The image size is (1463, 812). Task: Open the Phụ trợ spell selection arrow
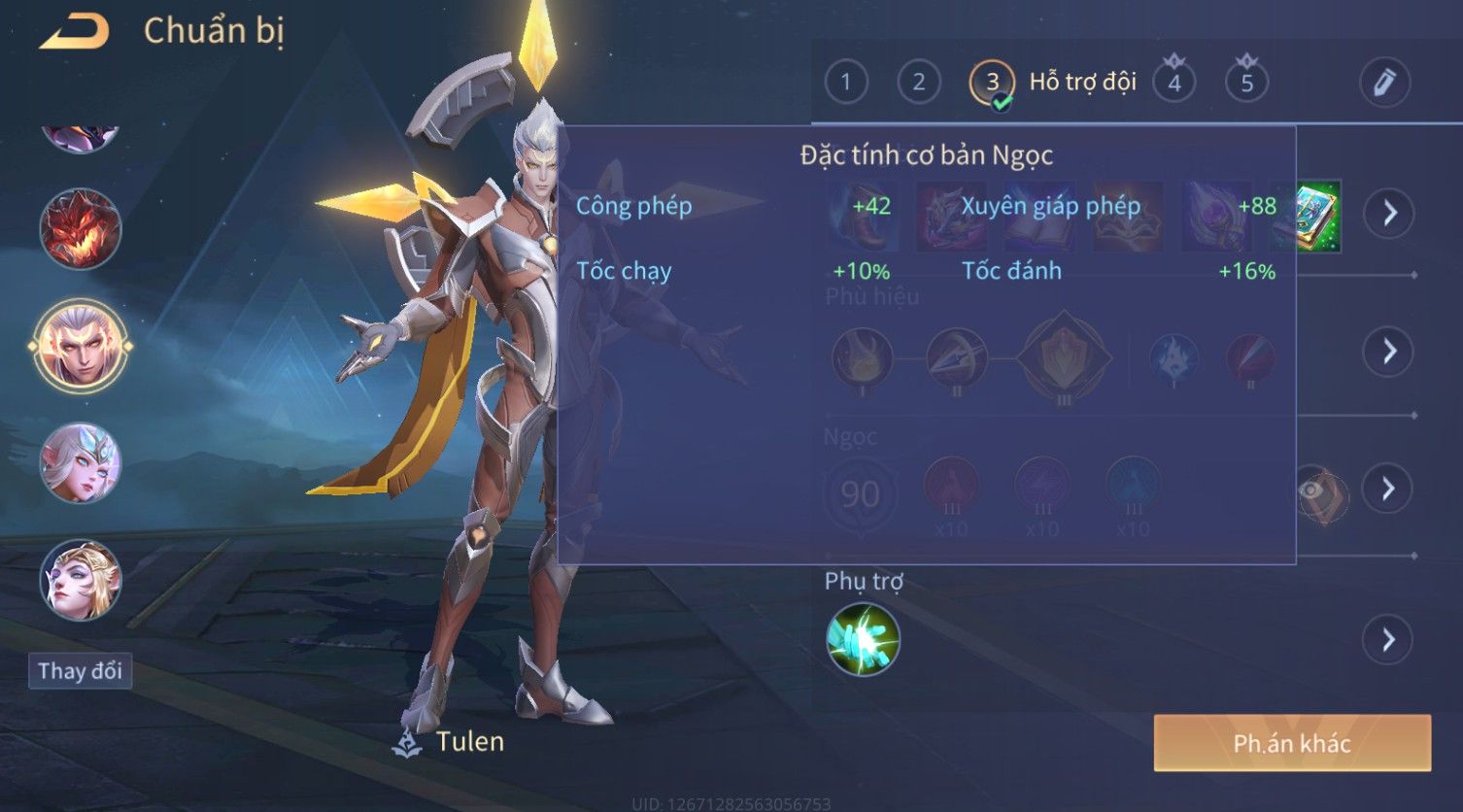click(1387, 640)
